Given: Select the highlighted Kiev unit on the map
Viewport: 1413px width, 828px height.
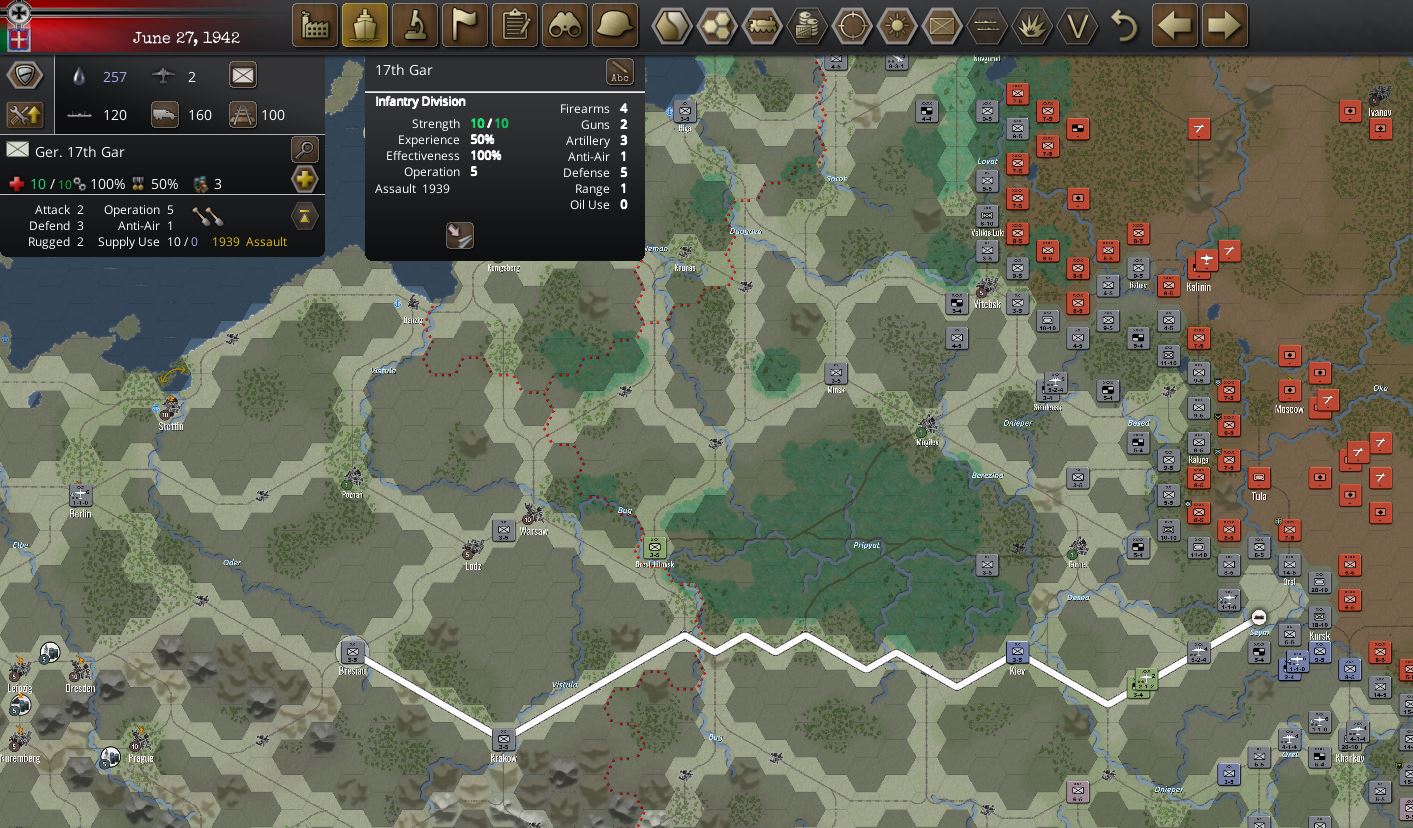Looking at the screenshot, I should (x=1017, y=654).
